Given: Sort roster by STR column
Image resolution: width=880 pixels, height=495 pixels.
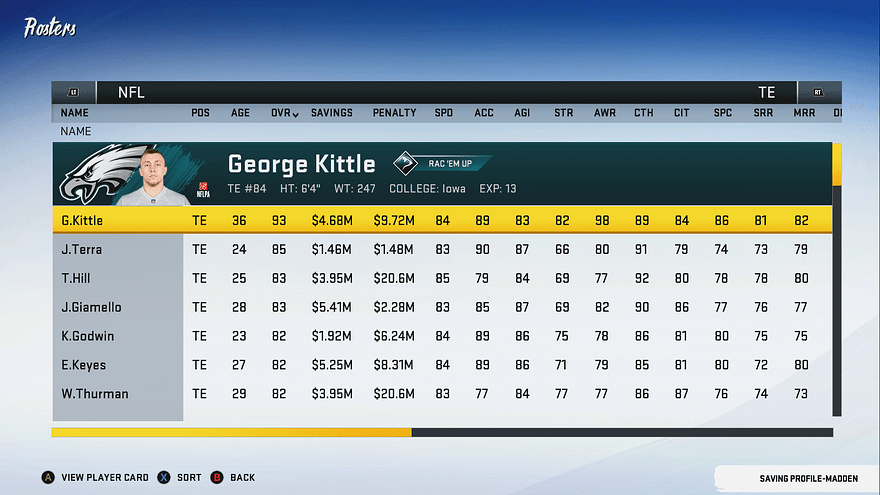Looking at the screenshot, I should [x=564, y=113].
